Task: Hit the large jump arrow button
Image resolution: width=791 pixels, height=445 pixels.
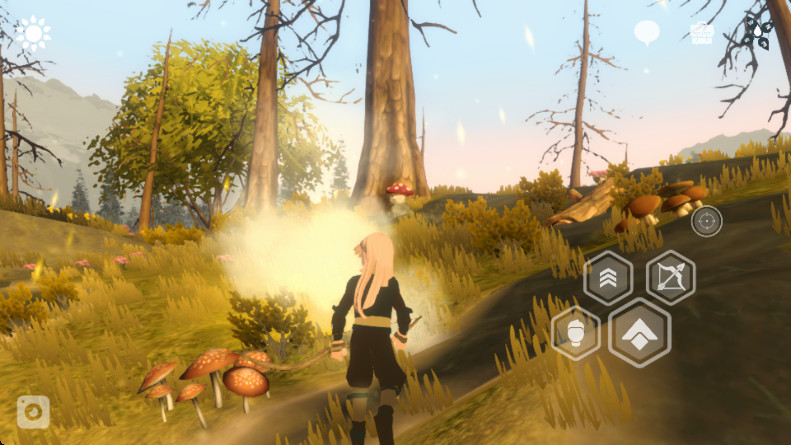Action: [639, 333]
